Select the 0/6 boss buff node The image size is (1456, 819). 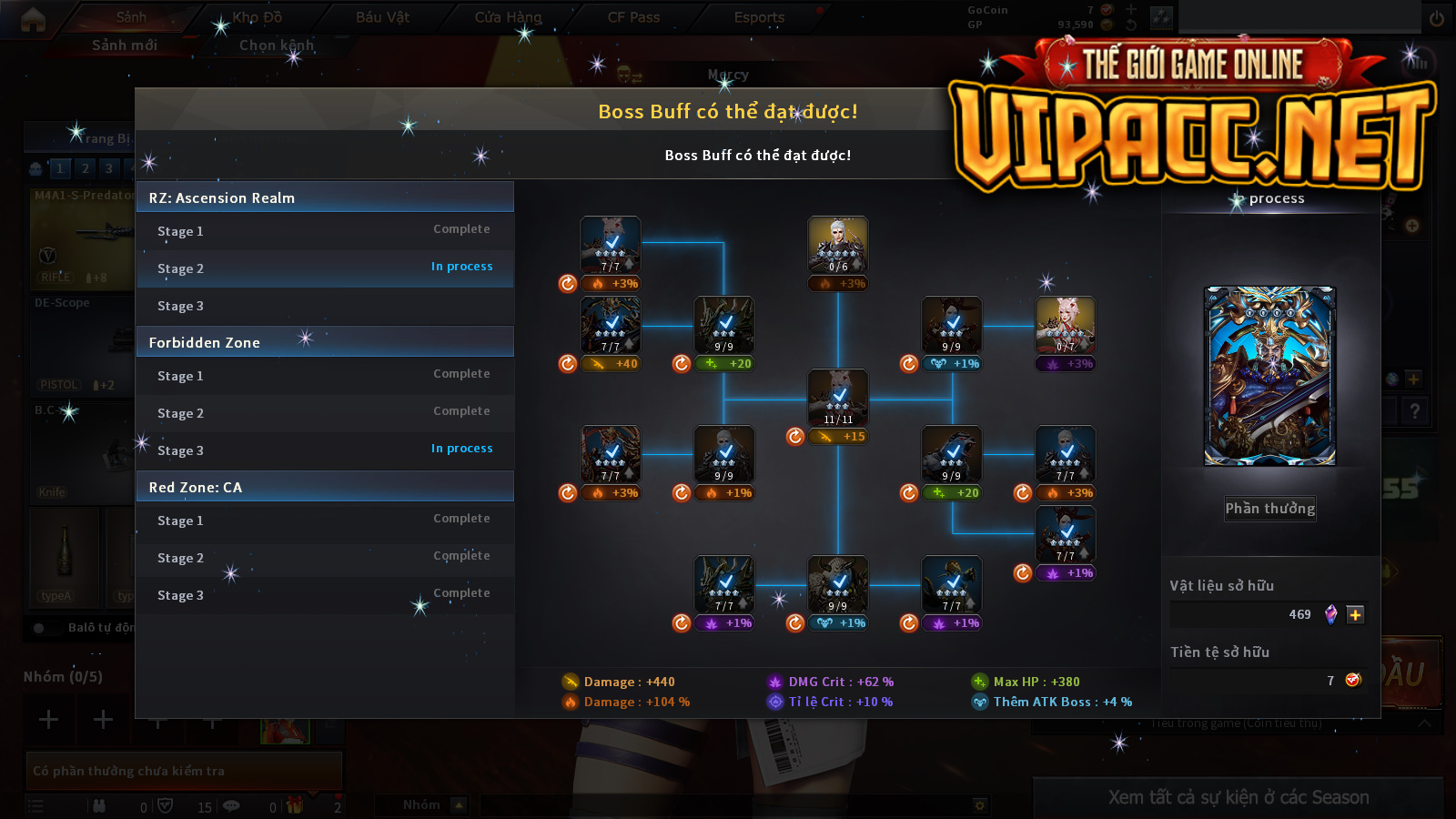point(838,245)
